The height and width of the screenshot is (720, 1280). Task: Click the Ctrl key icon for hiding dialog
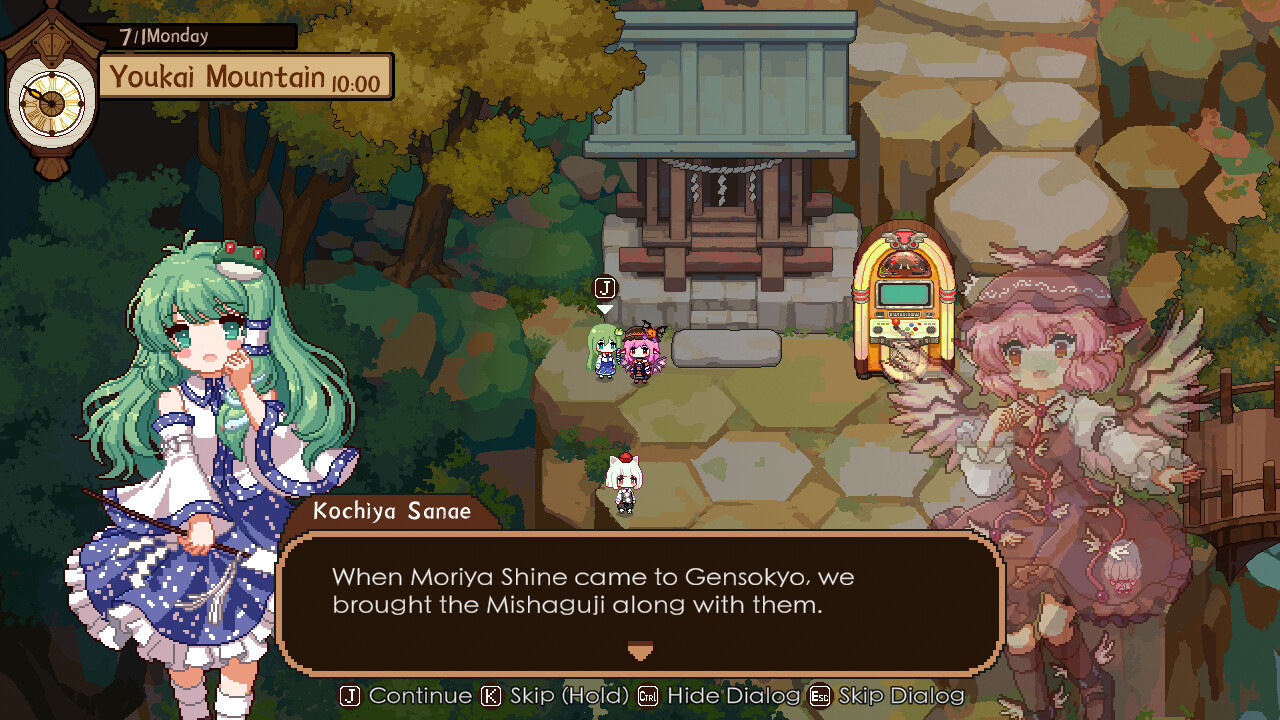(647, 697)
